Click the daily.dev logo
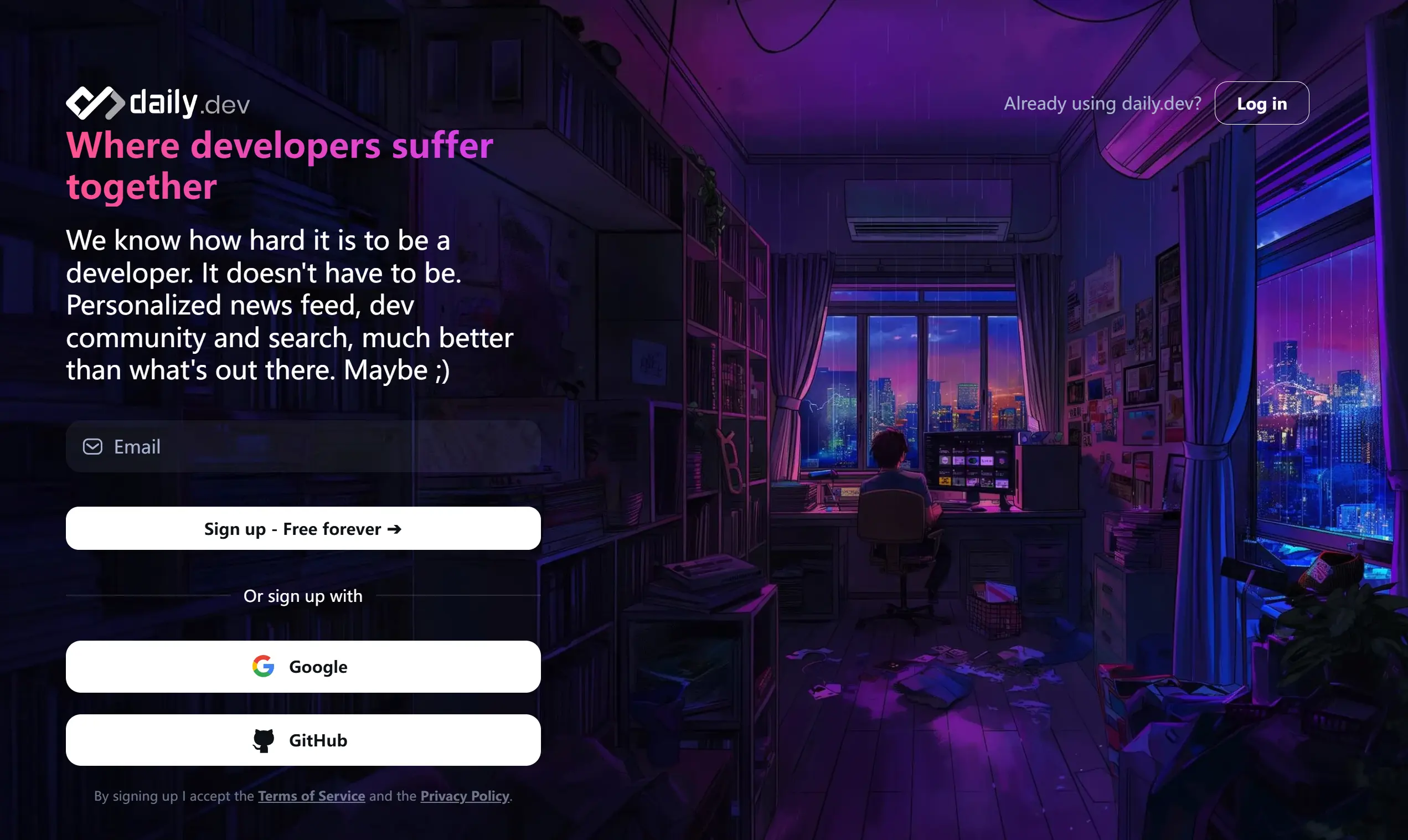 point(157,103)
